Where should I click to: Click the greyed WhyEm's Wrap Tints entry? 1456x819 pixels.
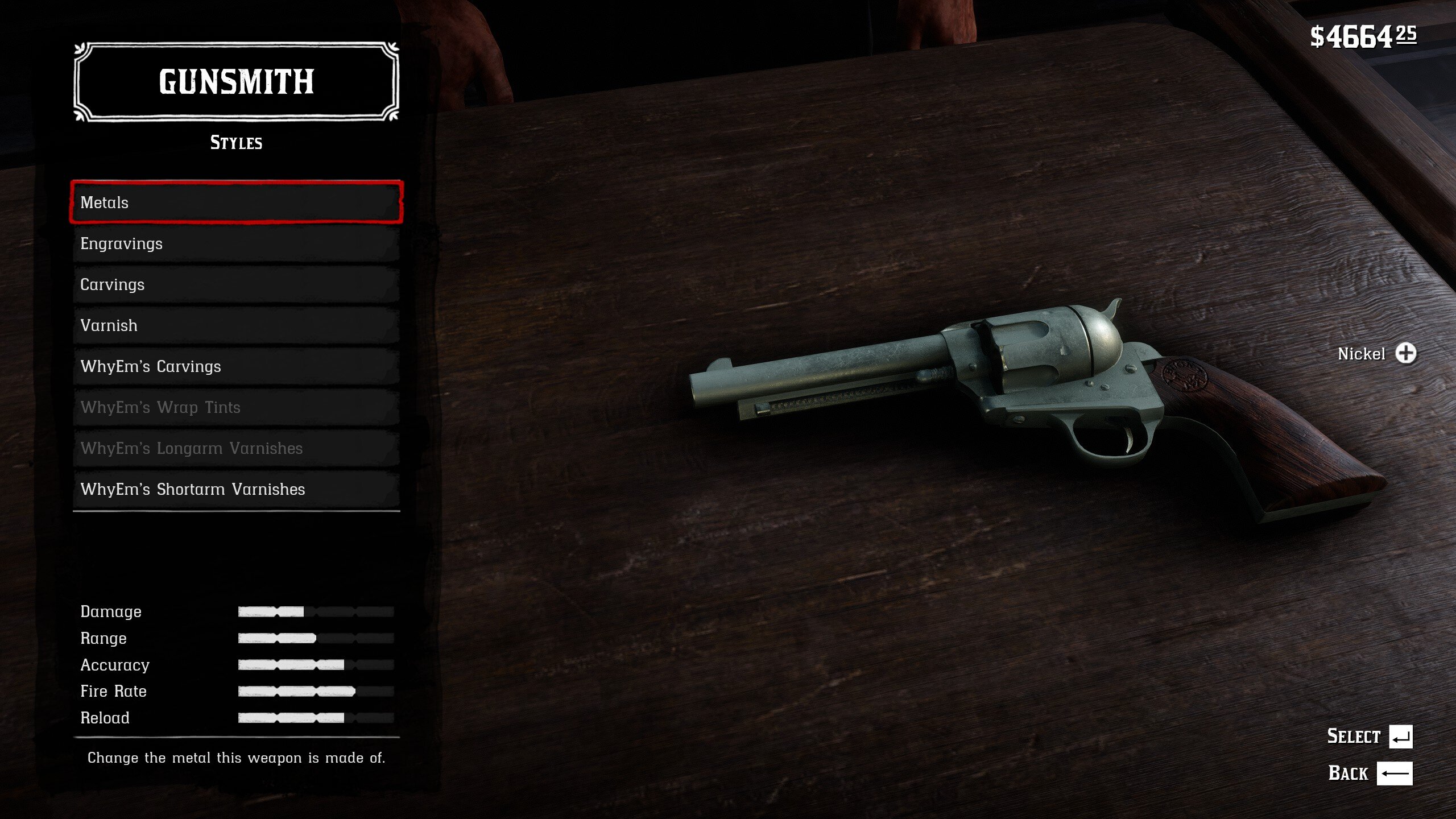point(236,407)
